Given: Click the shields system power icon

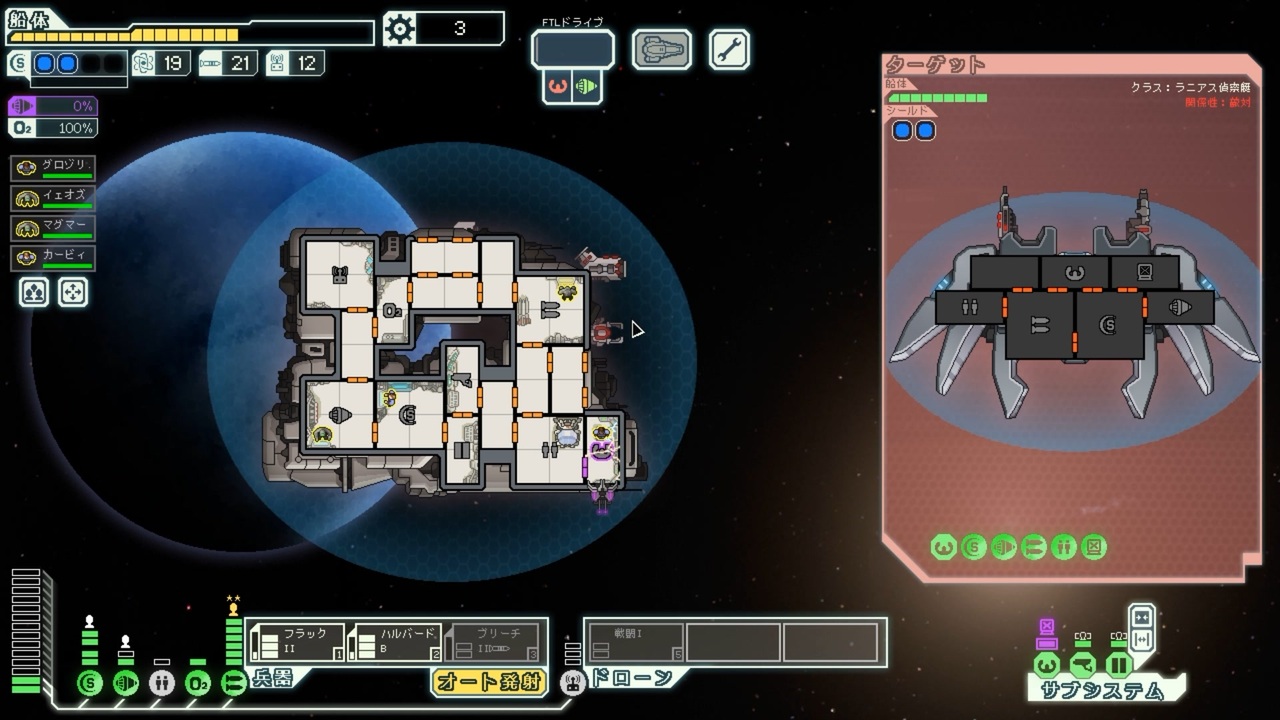Looking at the screenshot, I should tap(90, 683).
